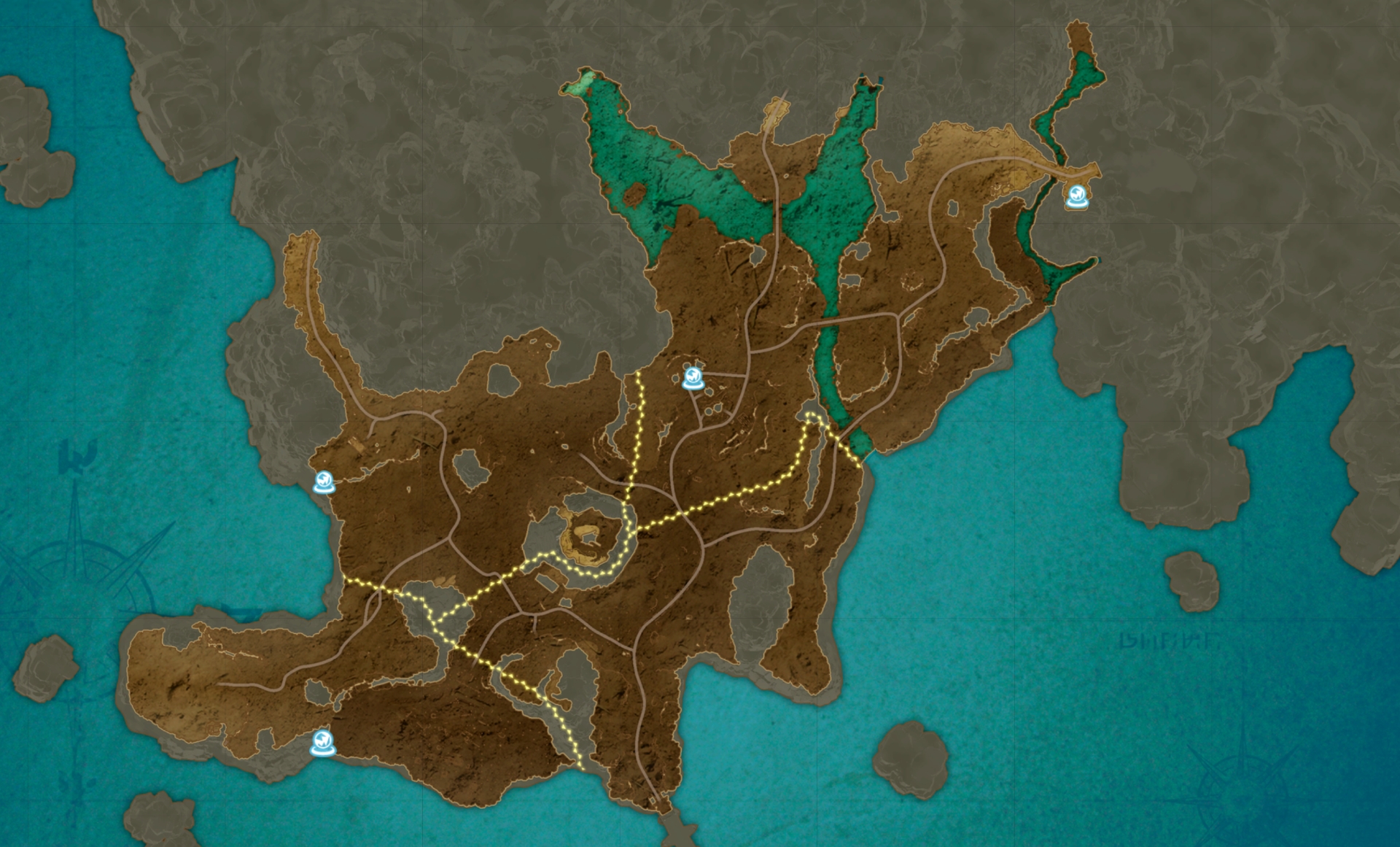
Task: Click the orb marker at the road fork inland
Action: click(693, 378)
